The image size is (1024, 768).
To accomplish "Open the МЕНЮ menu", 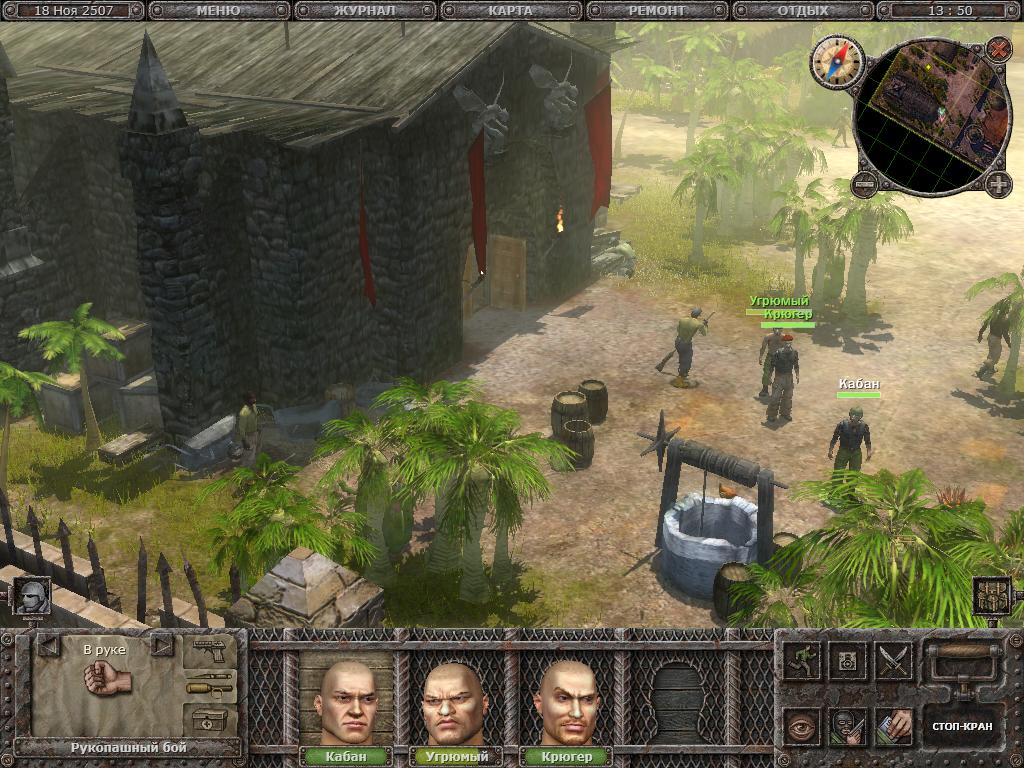I will [219, 11].
